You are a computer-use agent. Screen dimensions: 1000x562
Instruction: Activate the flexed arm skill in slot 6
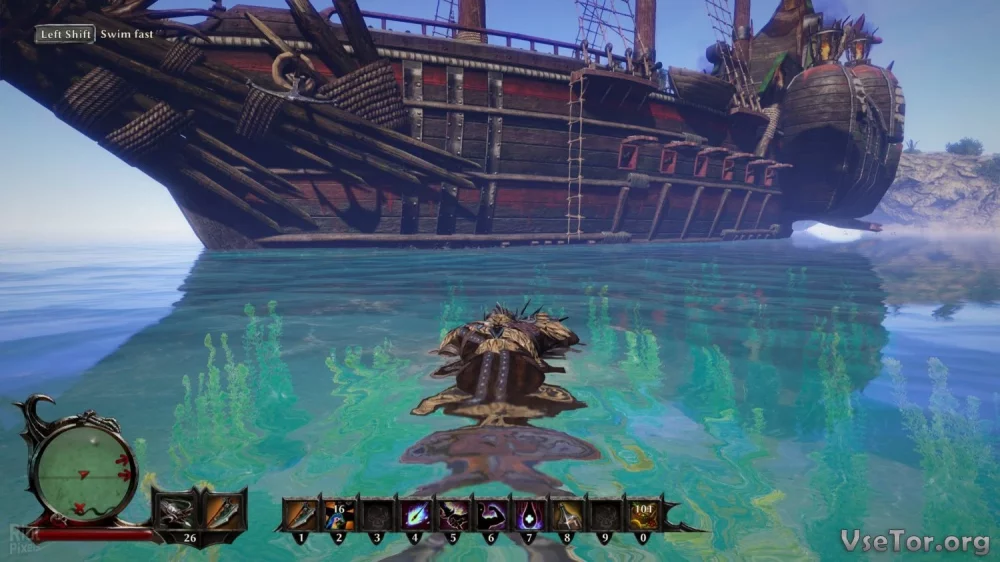click(491, 514)
